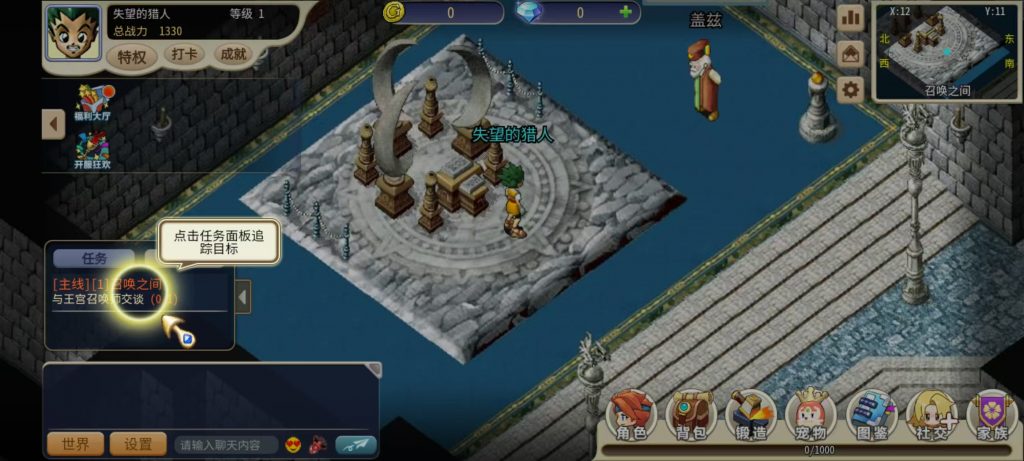The image size is (1024, 461).
Task: Send chat with the paper plane button
Action: tap(355, 444)
